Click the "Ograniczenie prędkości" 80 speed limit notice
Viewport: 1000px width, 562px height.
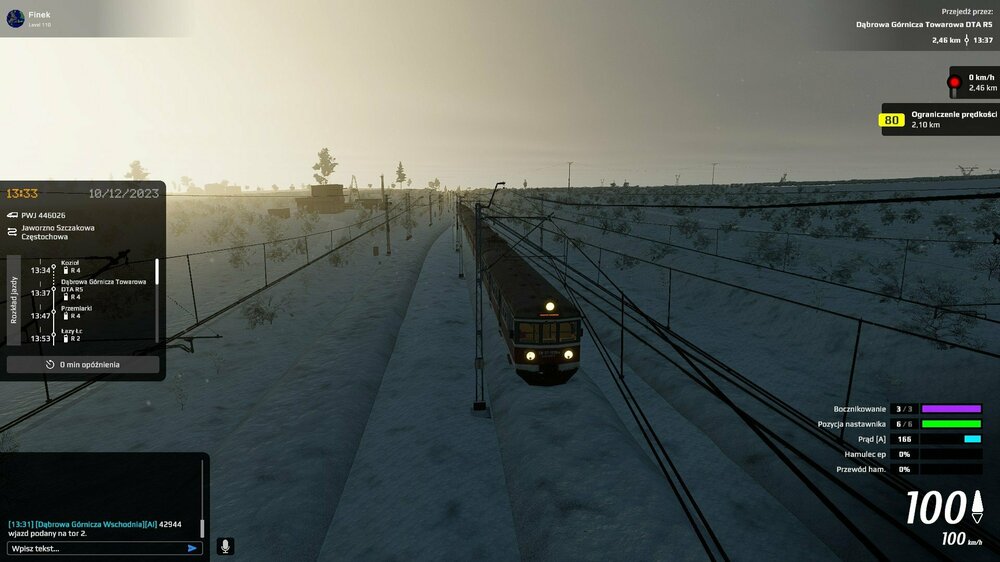click(938, 119)
